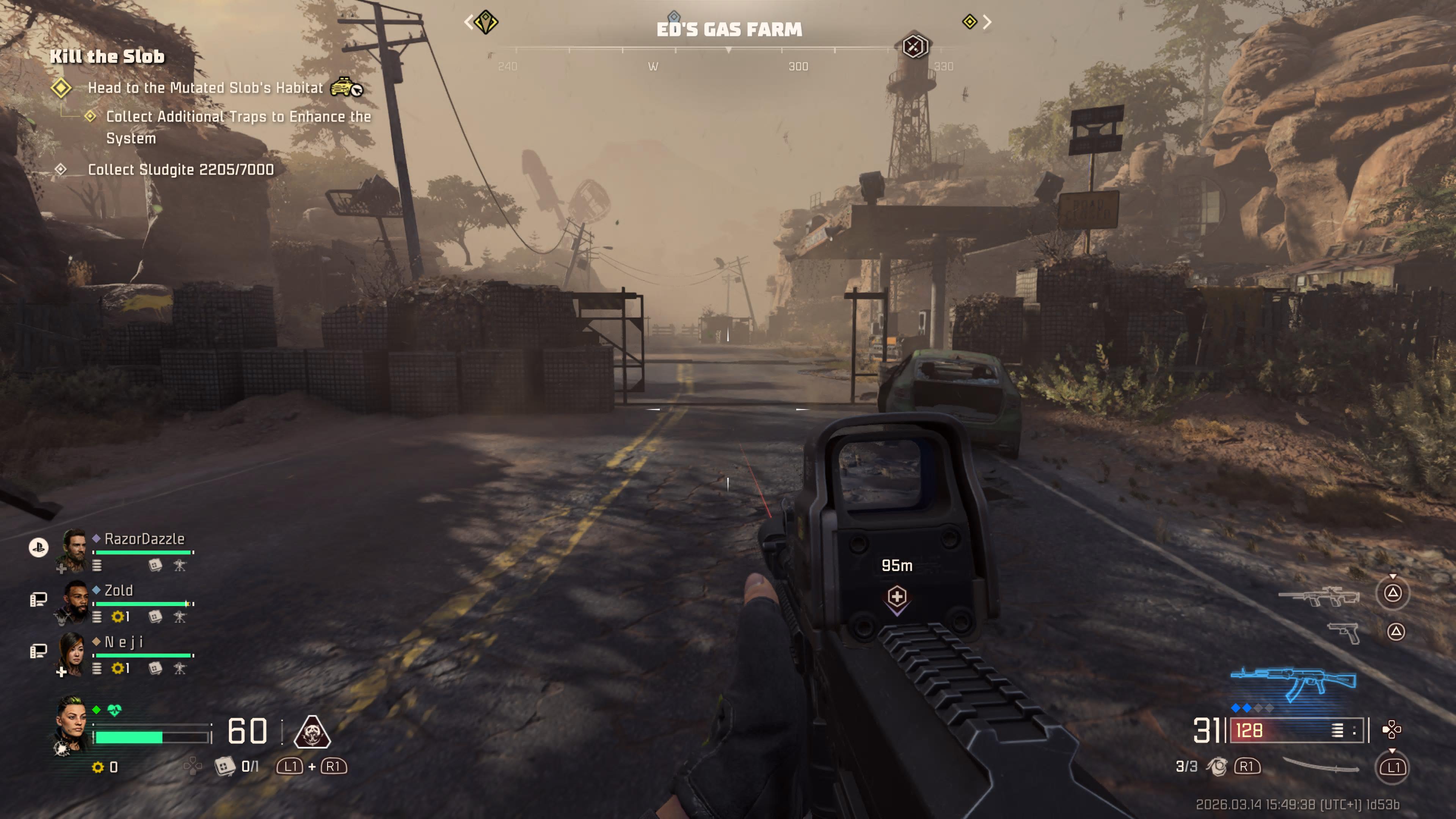Select the Kill the Slob quest title
The image size is (1456, 819).
(x=107, y=56)
